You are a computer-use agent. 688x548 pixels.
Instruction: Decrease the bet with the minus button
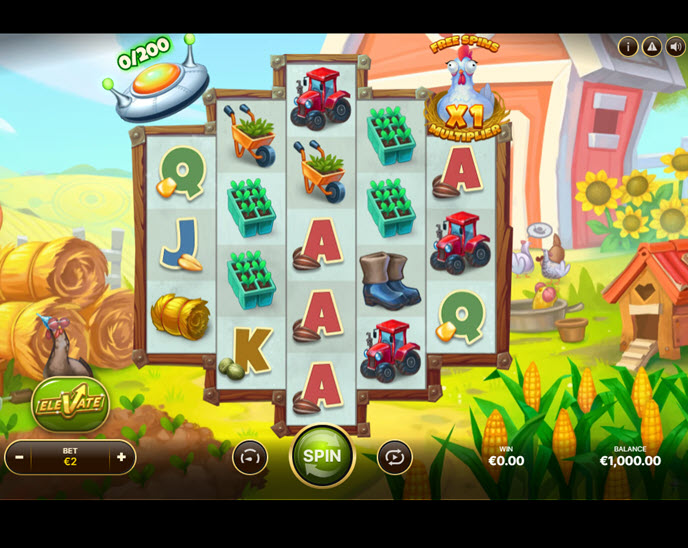click(x=18, y=457)
